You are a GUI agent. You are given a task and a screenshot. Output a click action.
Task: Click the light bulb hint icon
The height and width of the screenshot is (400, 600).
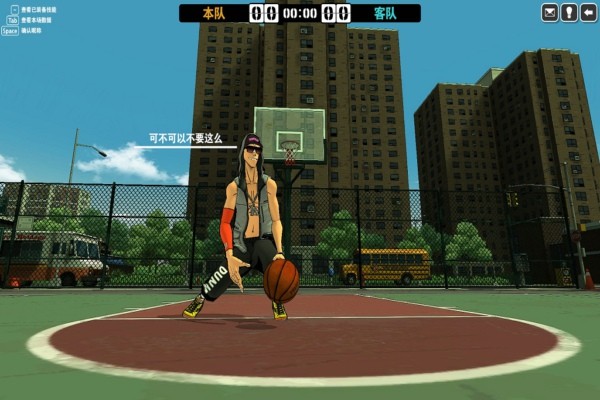click(x=568, y=13)
